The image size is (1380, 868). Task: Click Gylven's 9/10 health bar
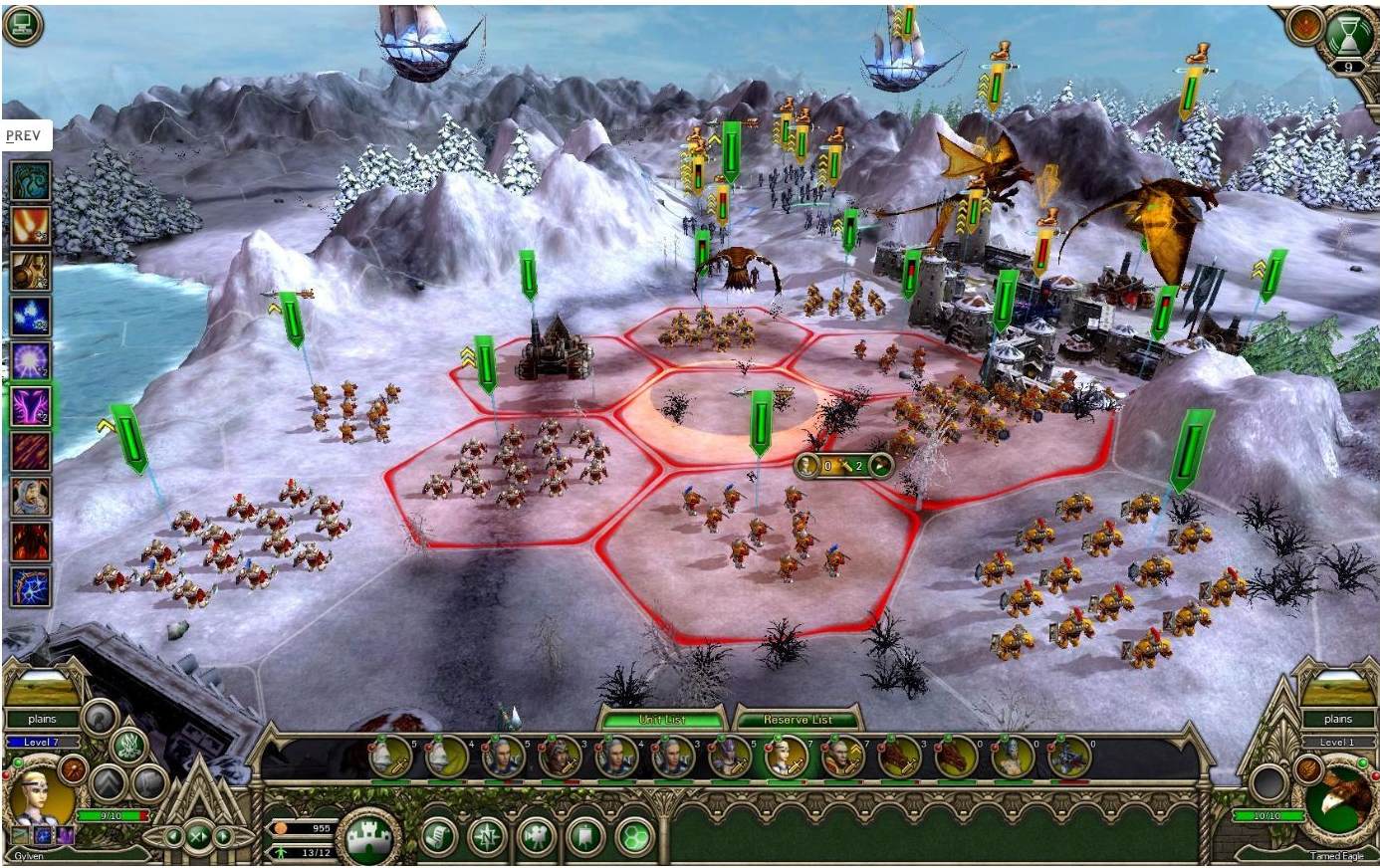click(113, 815)
